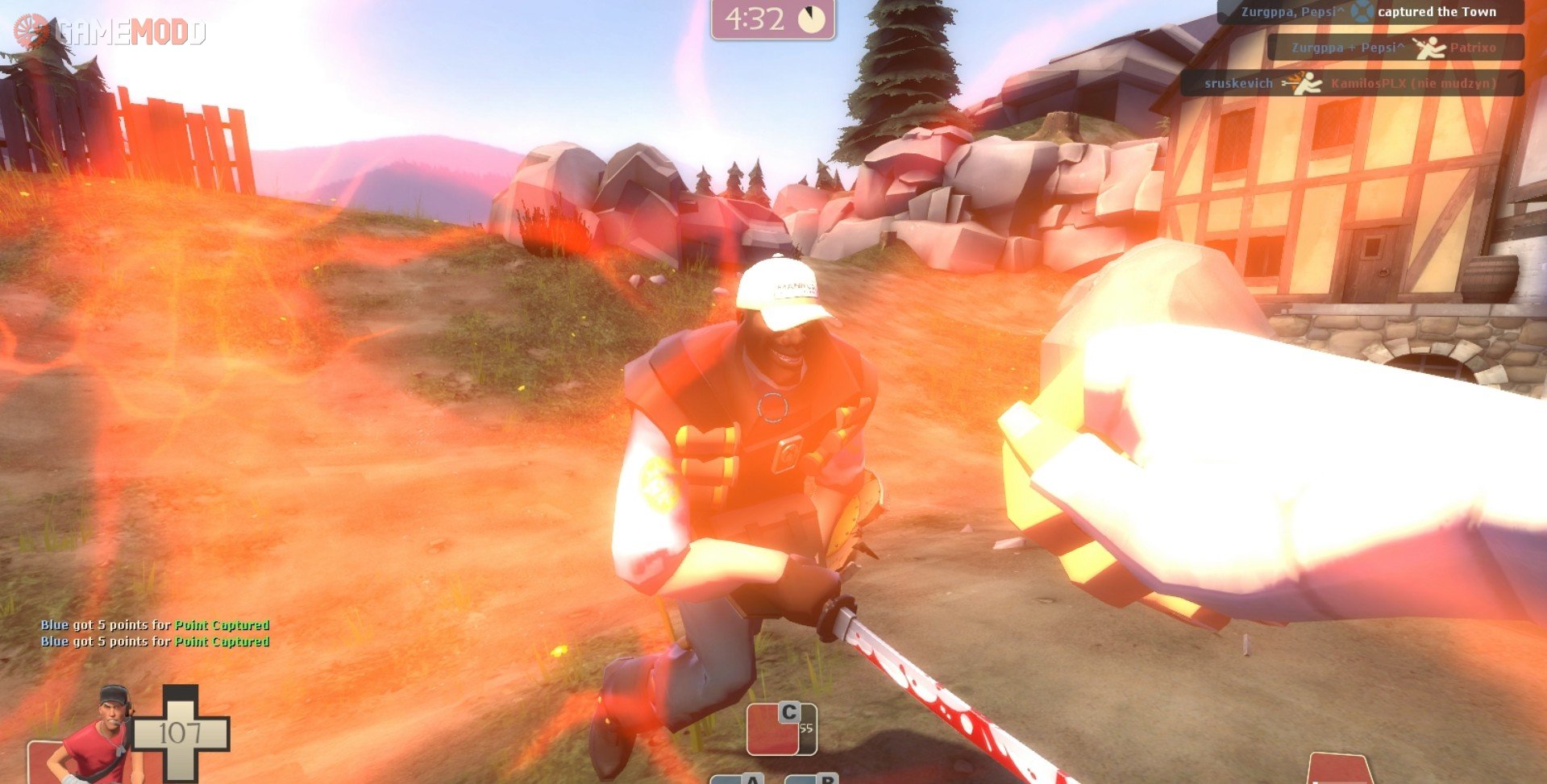Click the 'captured the Town' notification
This screenshot has height=784, width=1547.
[x=1370, y=12]
